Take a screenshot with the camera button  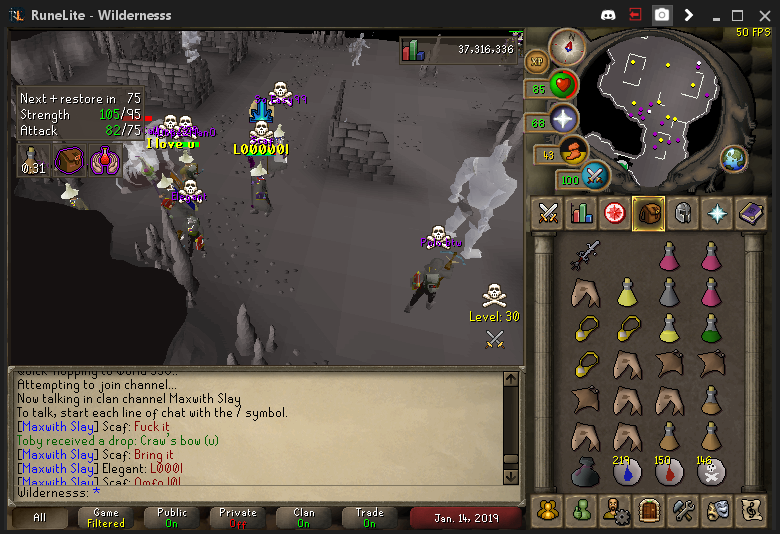pos(662,15)
